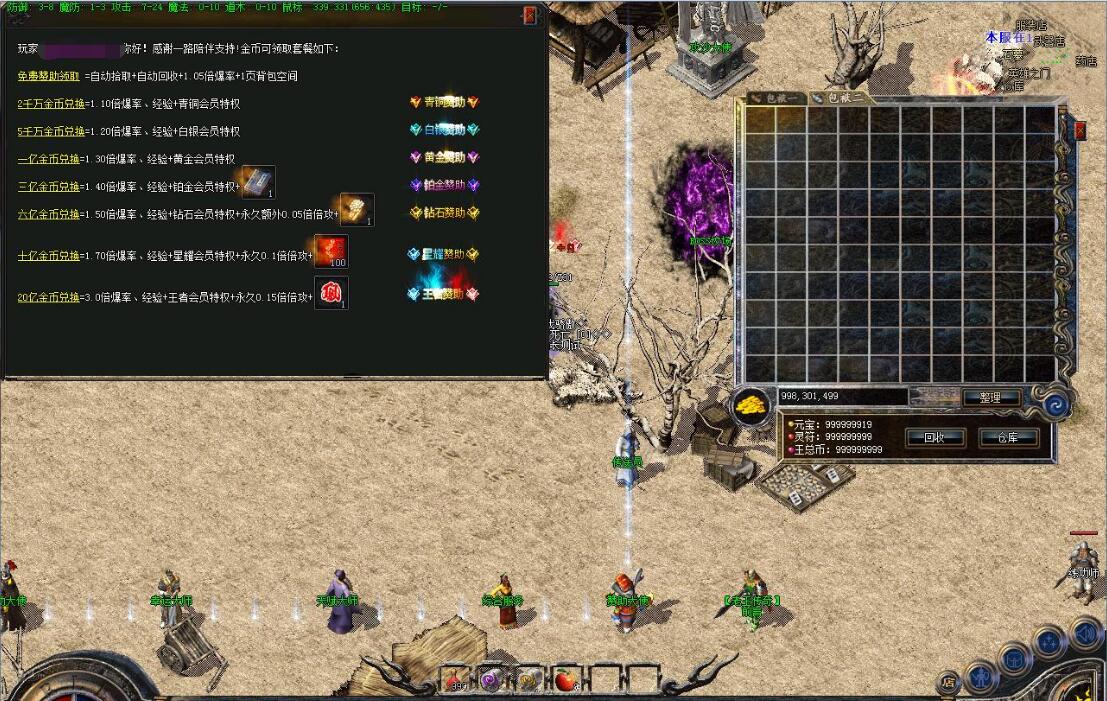
Task: Click the 20亿金币兑换 exchange link
Action: (49, 297)
